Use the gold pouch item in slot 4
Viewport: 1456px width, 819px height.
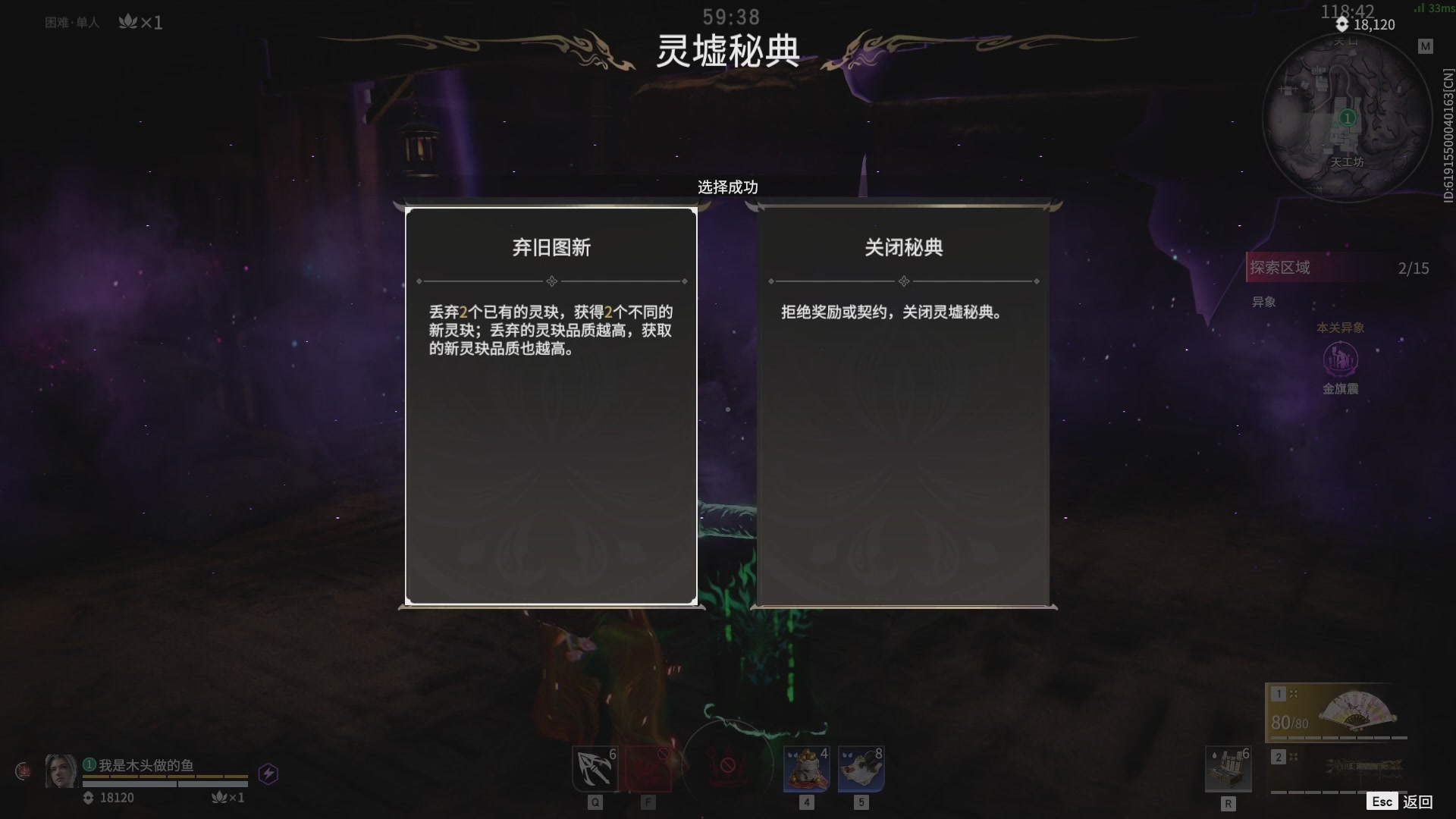tap(806, 768)
